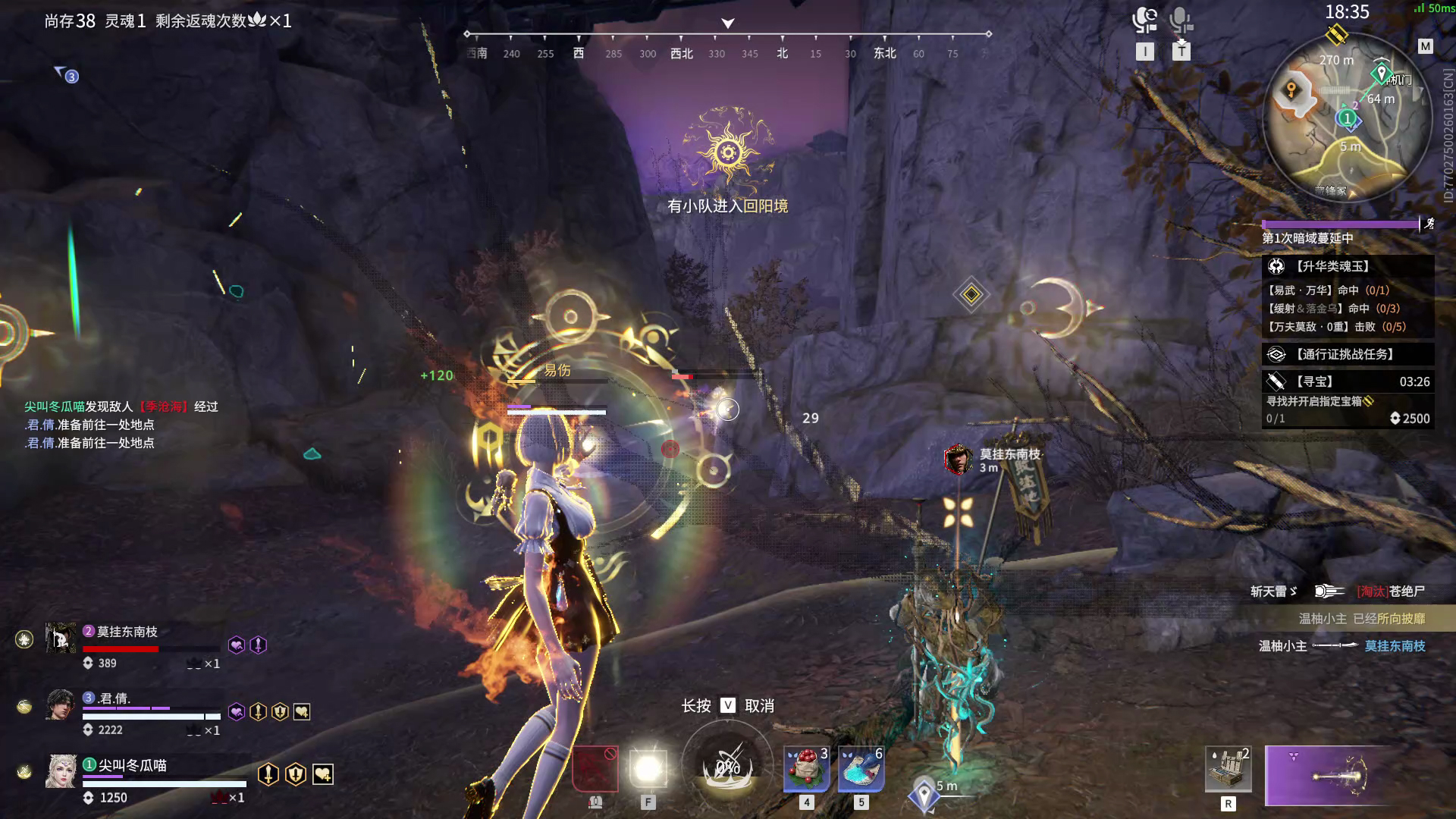Select teammate .君.倩. portrait
The width and height of the screenshot is (1456, 819).
(x=61, y=705)
